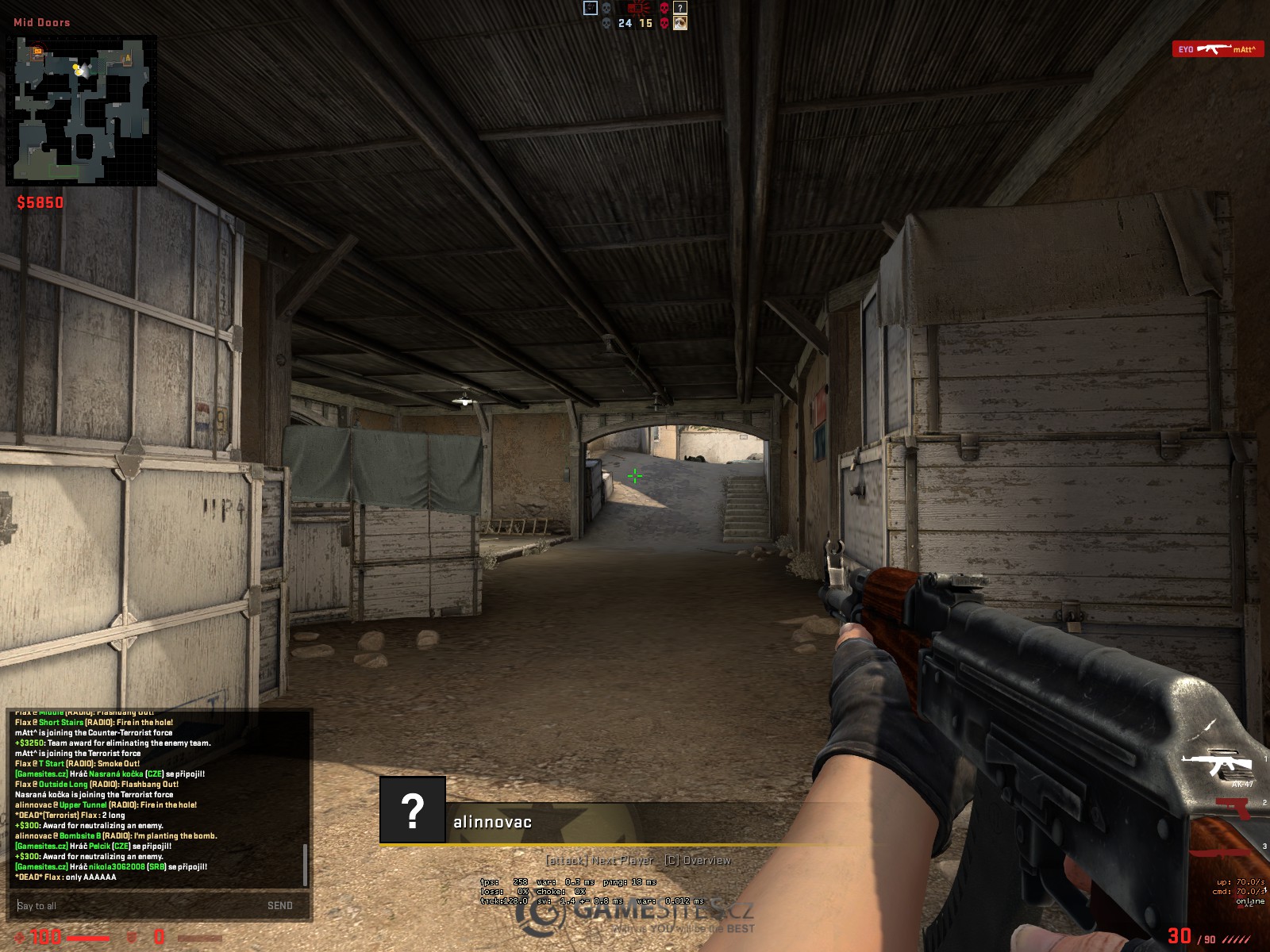Select alinnovac's question mark avatar
Screen dimensions: 1270x952
(413, 810)
